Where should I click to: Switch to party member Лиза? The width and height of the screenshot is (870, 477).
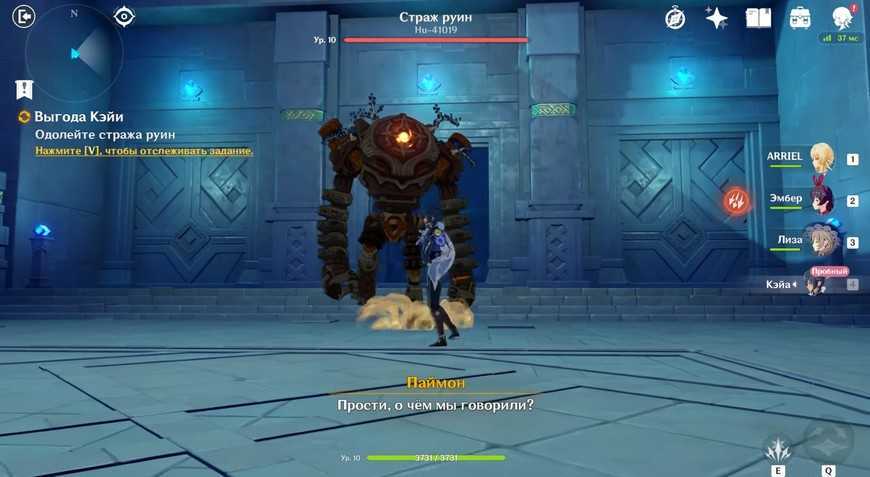coord(822,242)
